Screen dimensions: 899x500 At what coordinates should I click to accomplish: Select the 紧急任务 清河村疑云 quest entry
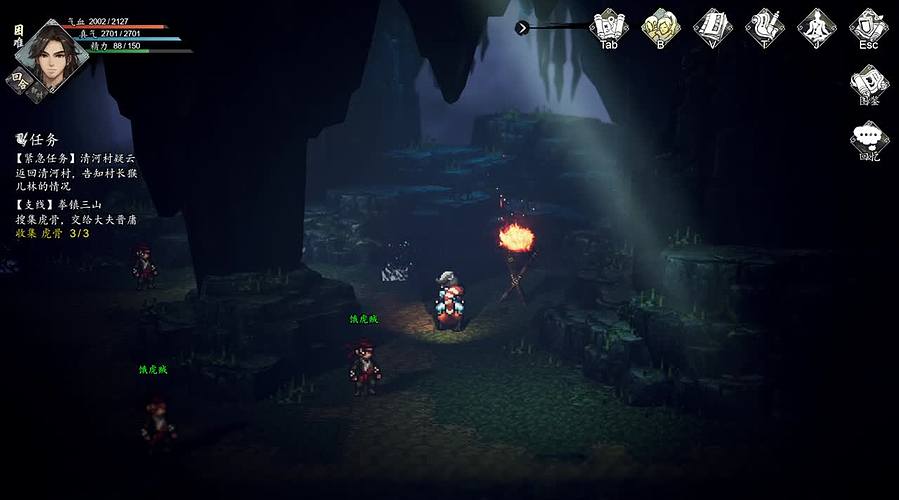point(76,172)
